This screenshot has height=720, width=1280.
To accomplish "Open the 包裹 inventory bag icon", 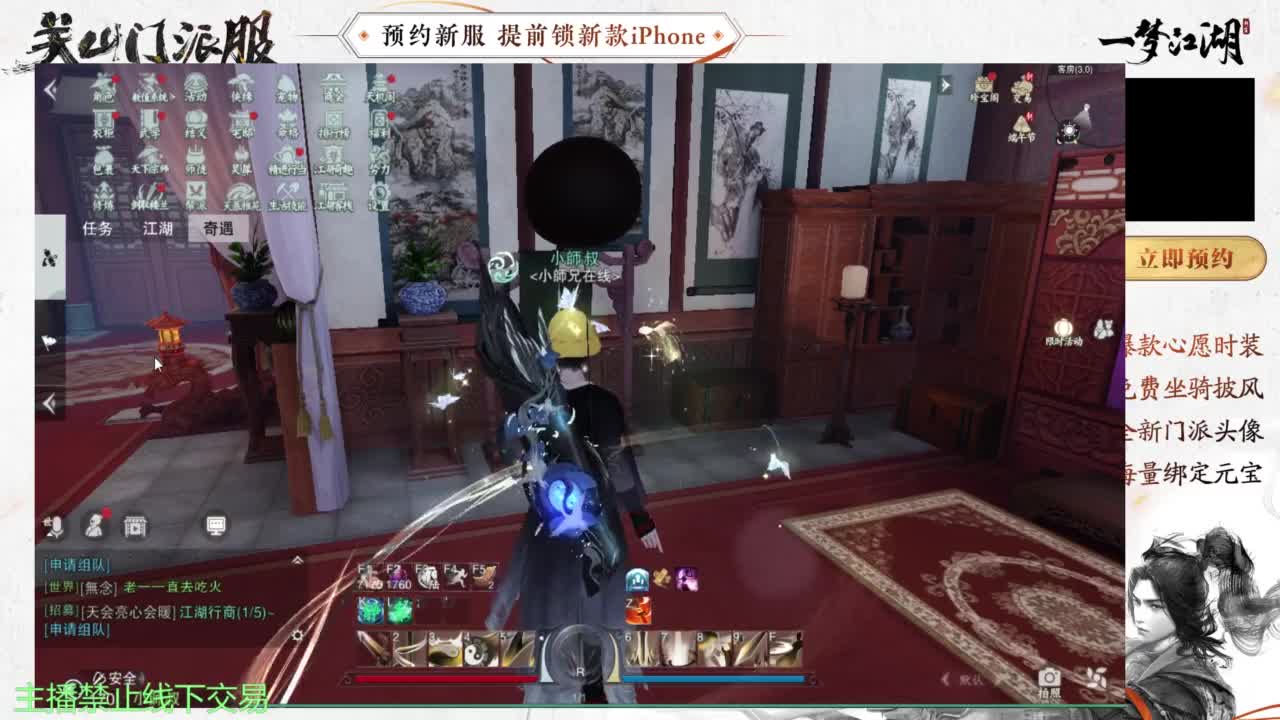I will point(102,158).
